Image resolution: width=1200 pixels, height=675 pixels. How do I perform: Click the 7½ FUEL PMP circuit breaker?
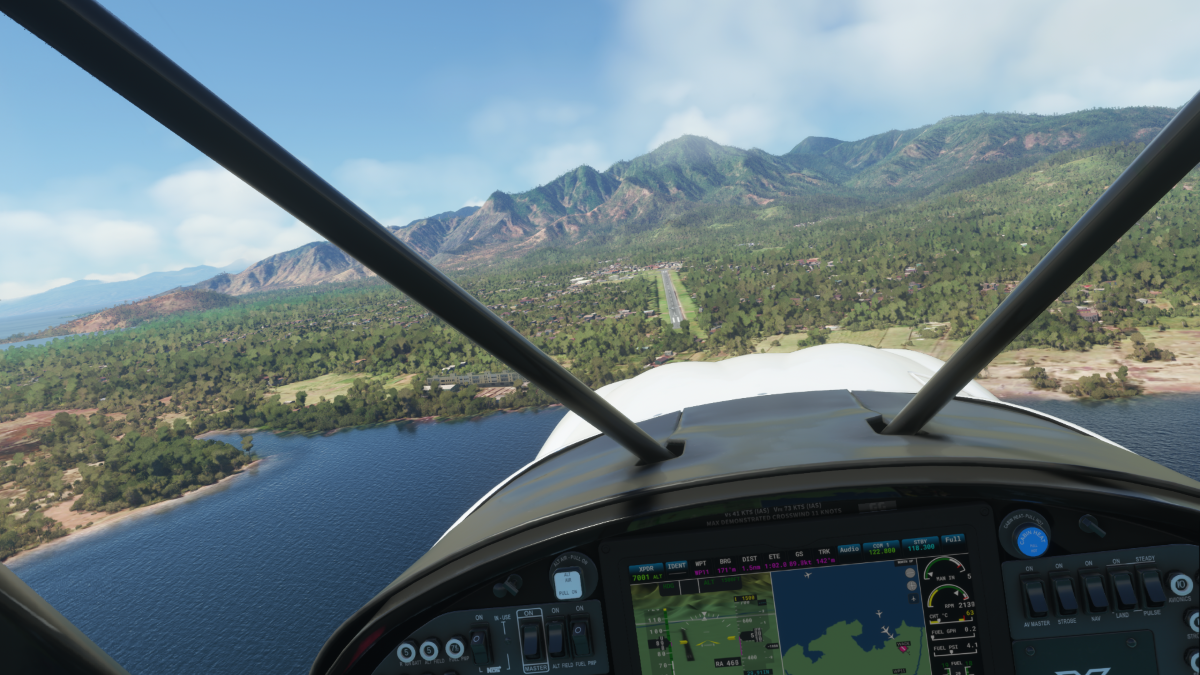tap(454, 648)
